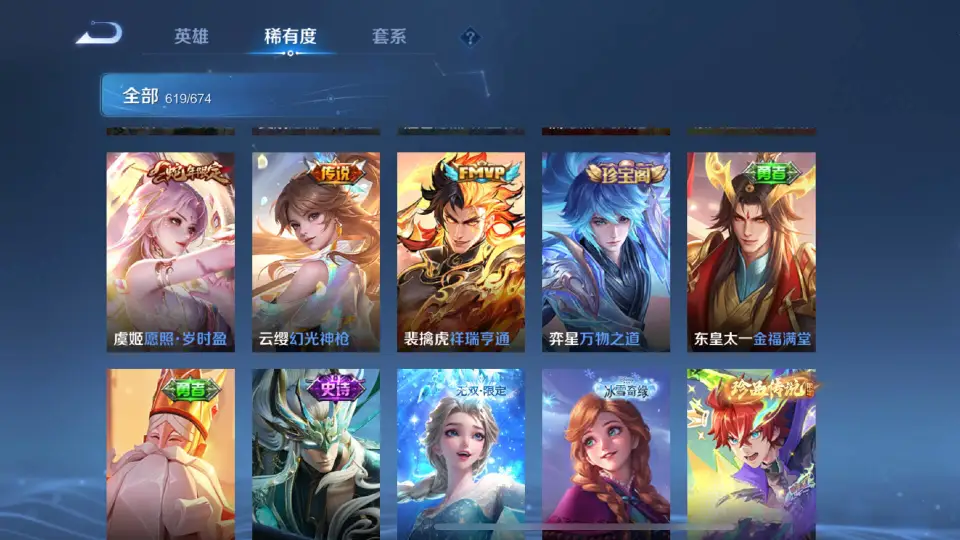
Task: Select the masked 史诗 skin card
Action: point(316,453)
